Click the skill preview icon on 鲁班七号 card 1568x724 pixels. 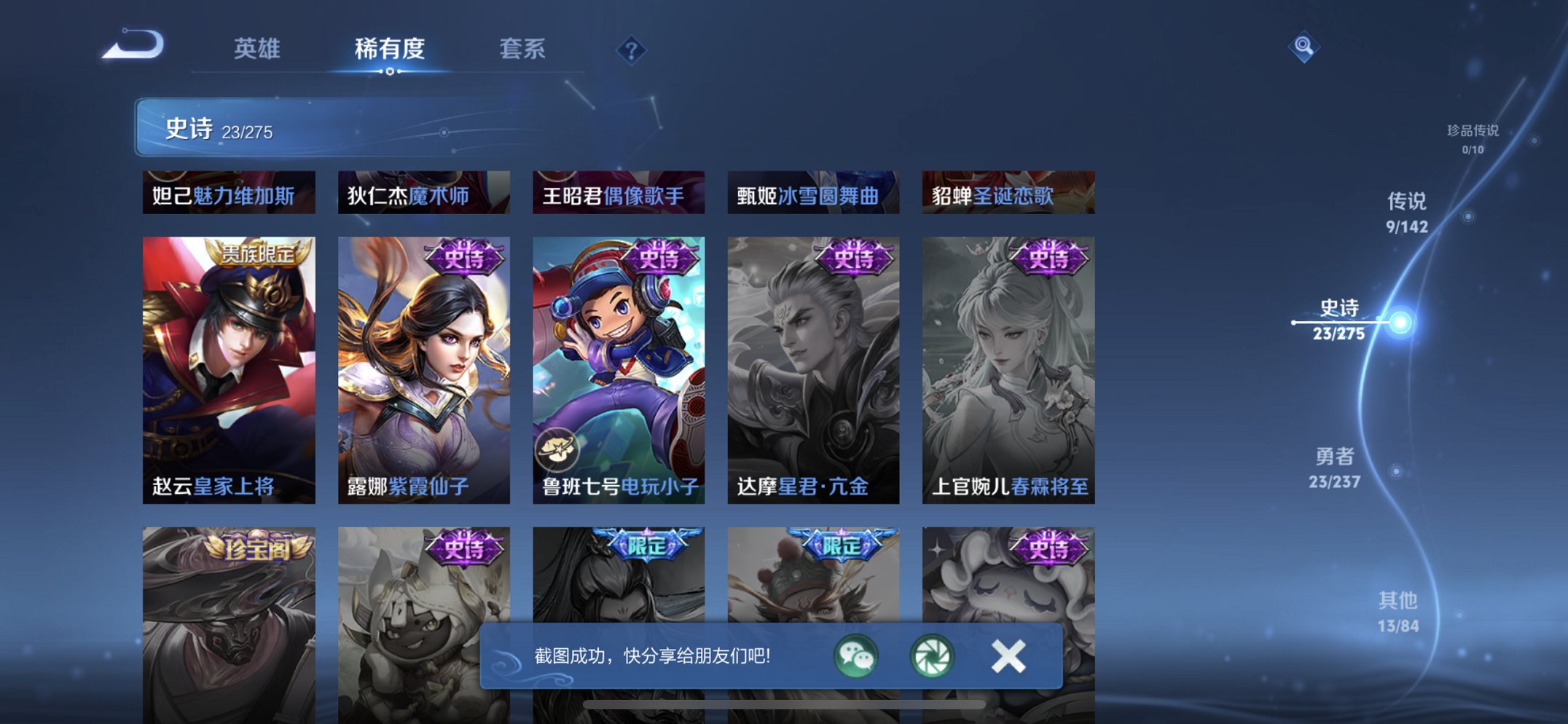pos(558,450)
